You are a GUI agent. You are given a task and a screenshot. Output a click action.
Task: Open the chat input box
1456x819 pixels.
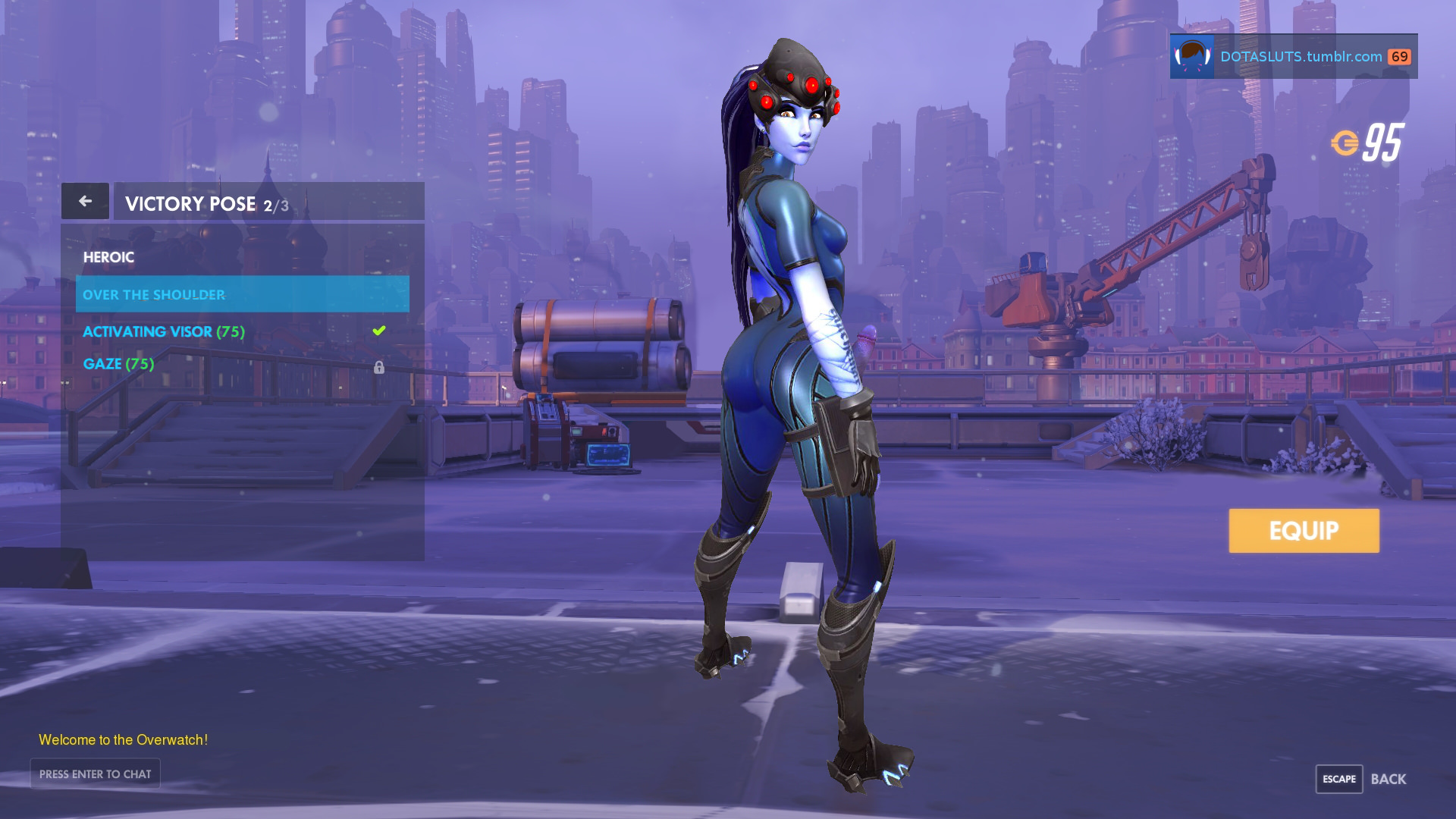coord(96,773)
